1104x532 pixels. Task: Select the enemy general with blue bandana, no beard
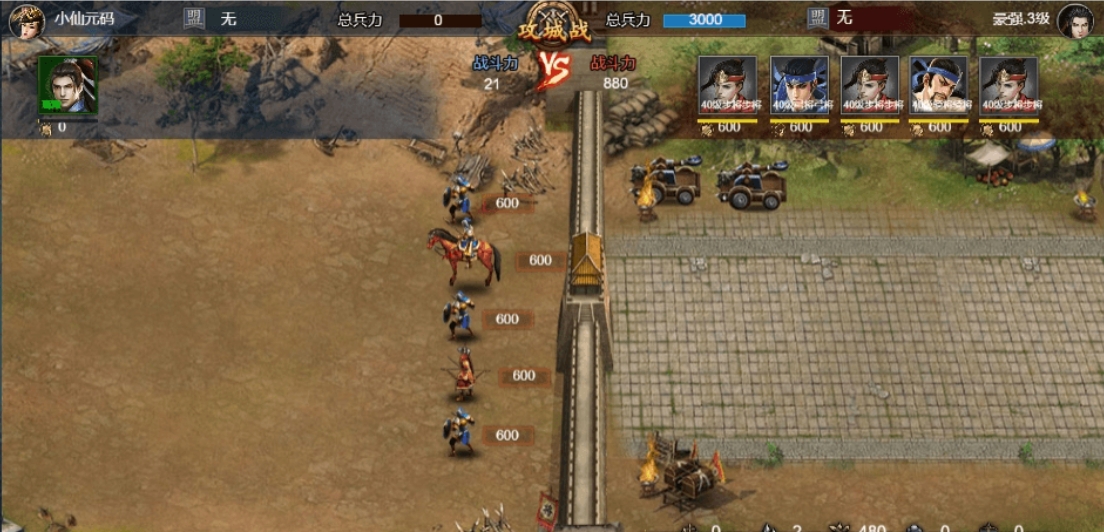point(799,85)
